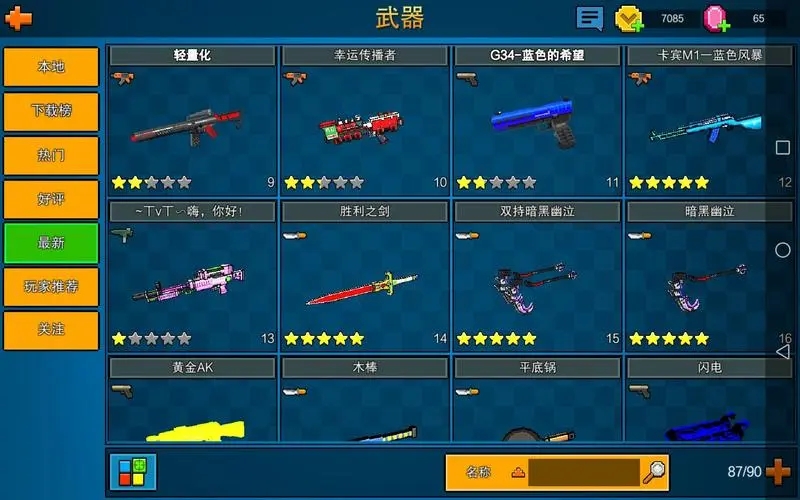Select the 卡宾M1-蓝色风暴 rifle card
The image size is (800, 500).
[709, 120]
